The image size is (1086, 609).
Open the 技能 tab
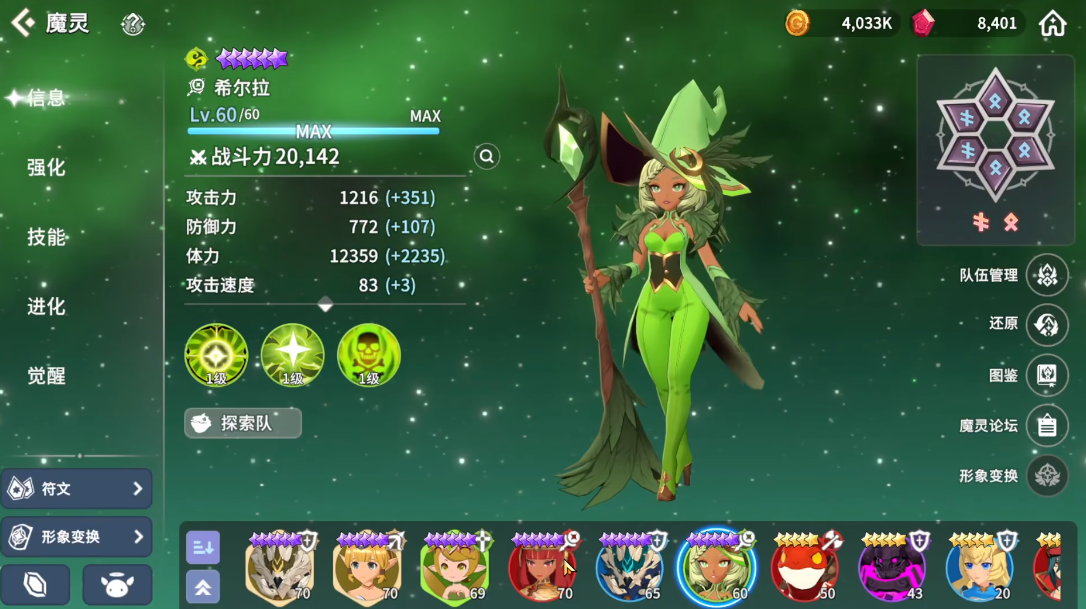46,237
